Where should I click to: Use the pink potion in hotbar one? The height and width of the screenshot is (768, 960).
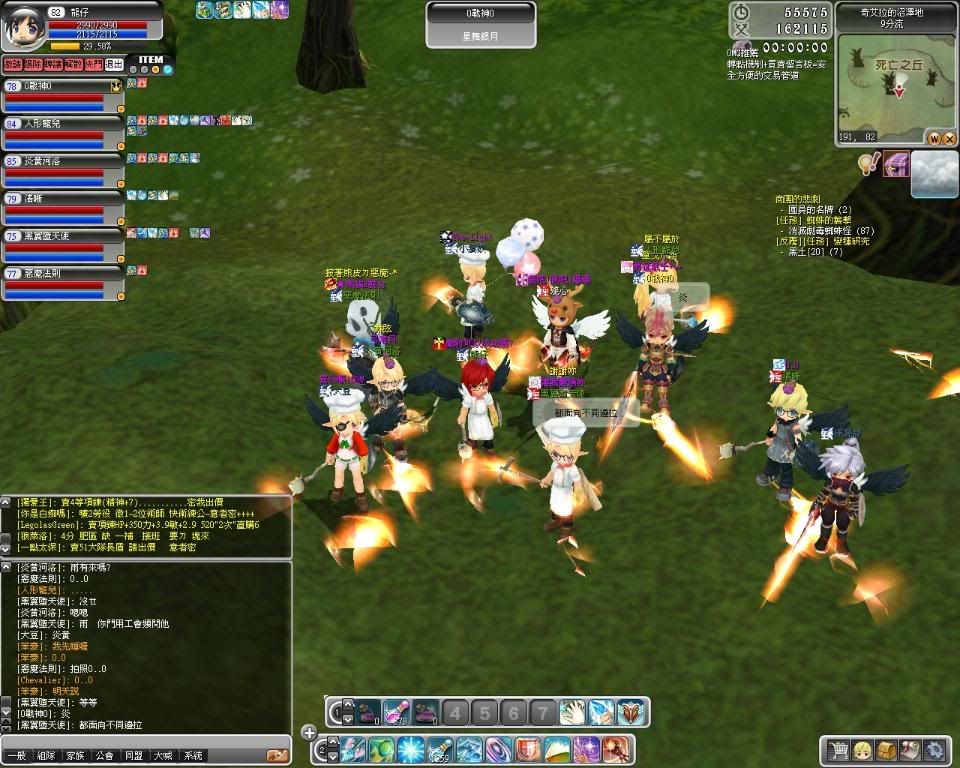[397, 712]
